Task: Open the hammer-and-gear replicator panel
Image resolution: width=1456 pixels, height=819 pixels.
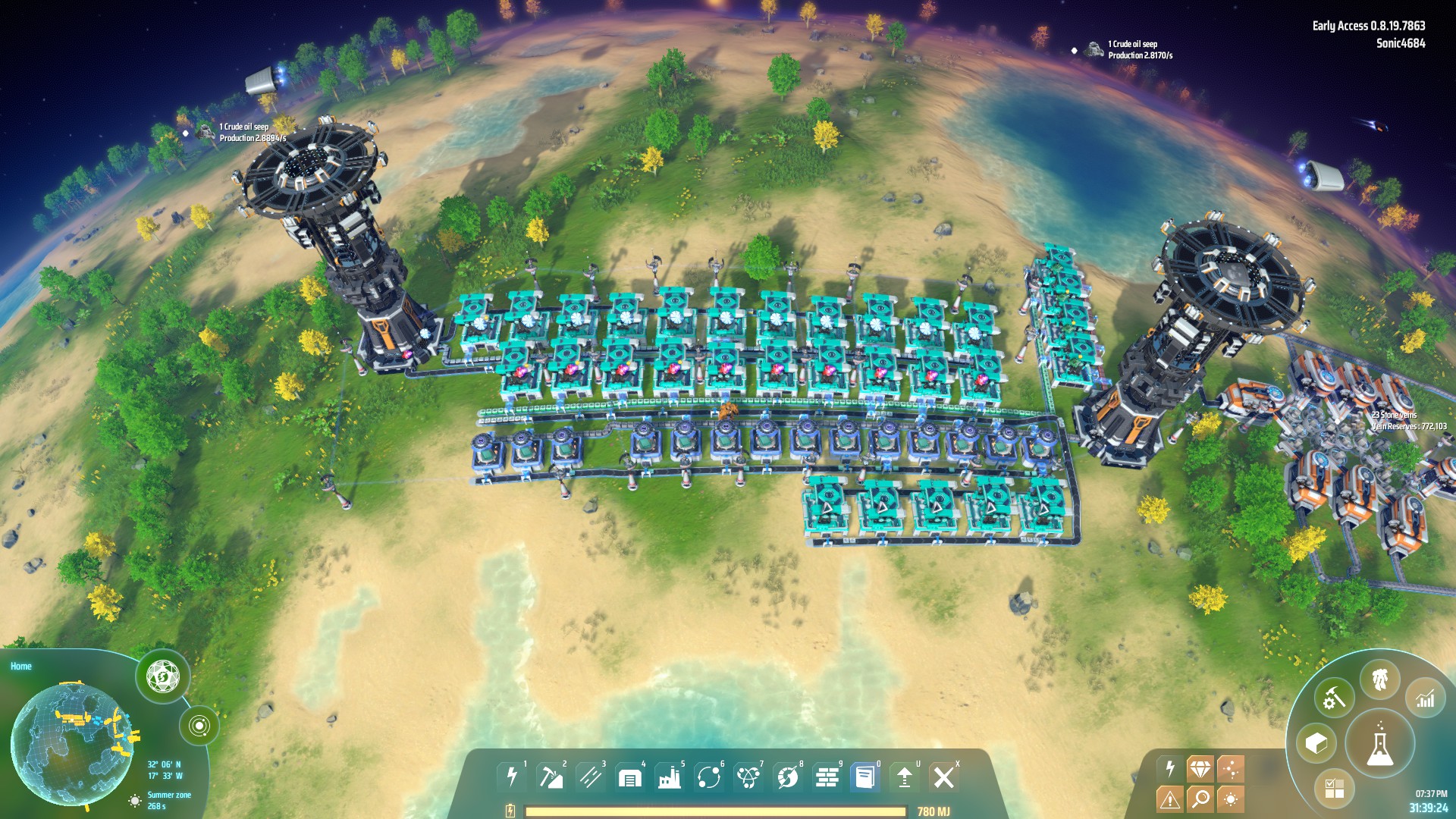Action: click(1333, 698)
